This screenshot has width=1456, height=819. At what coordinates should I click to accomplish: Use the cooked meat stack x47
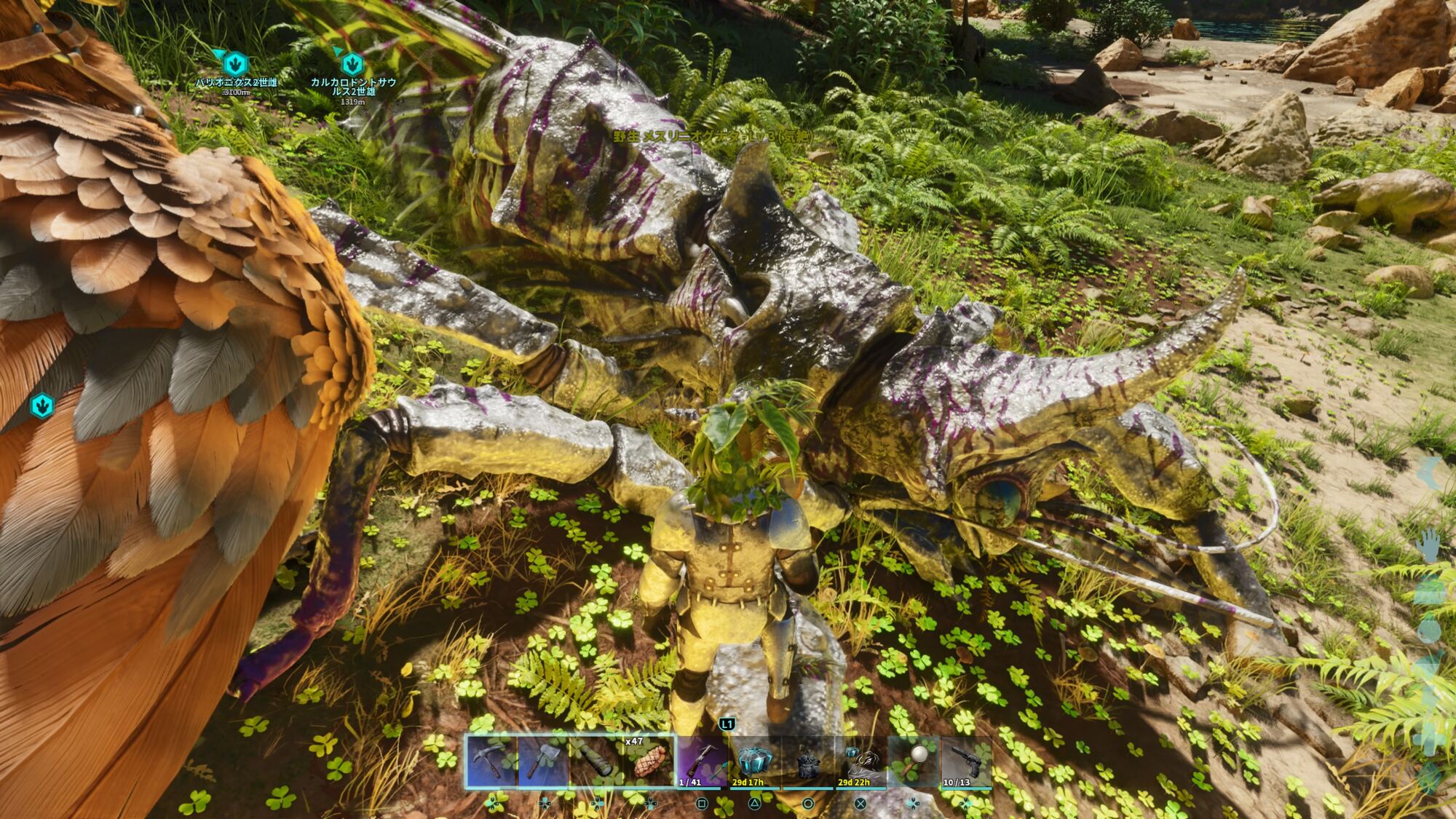(x=649, y=761)
